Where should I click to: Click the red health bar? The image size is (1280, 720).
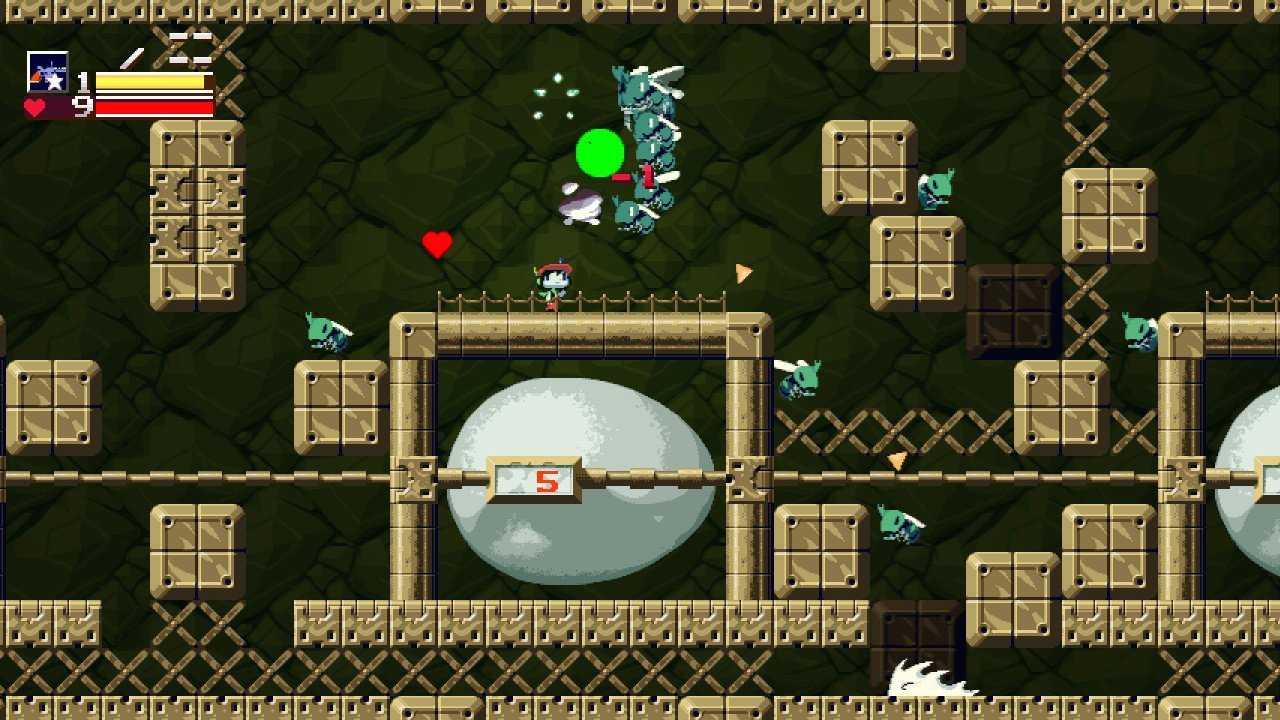(x=152, y=107)
